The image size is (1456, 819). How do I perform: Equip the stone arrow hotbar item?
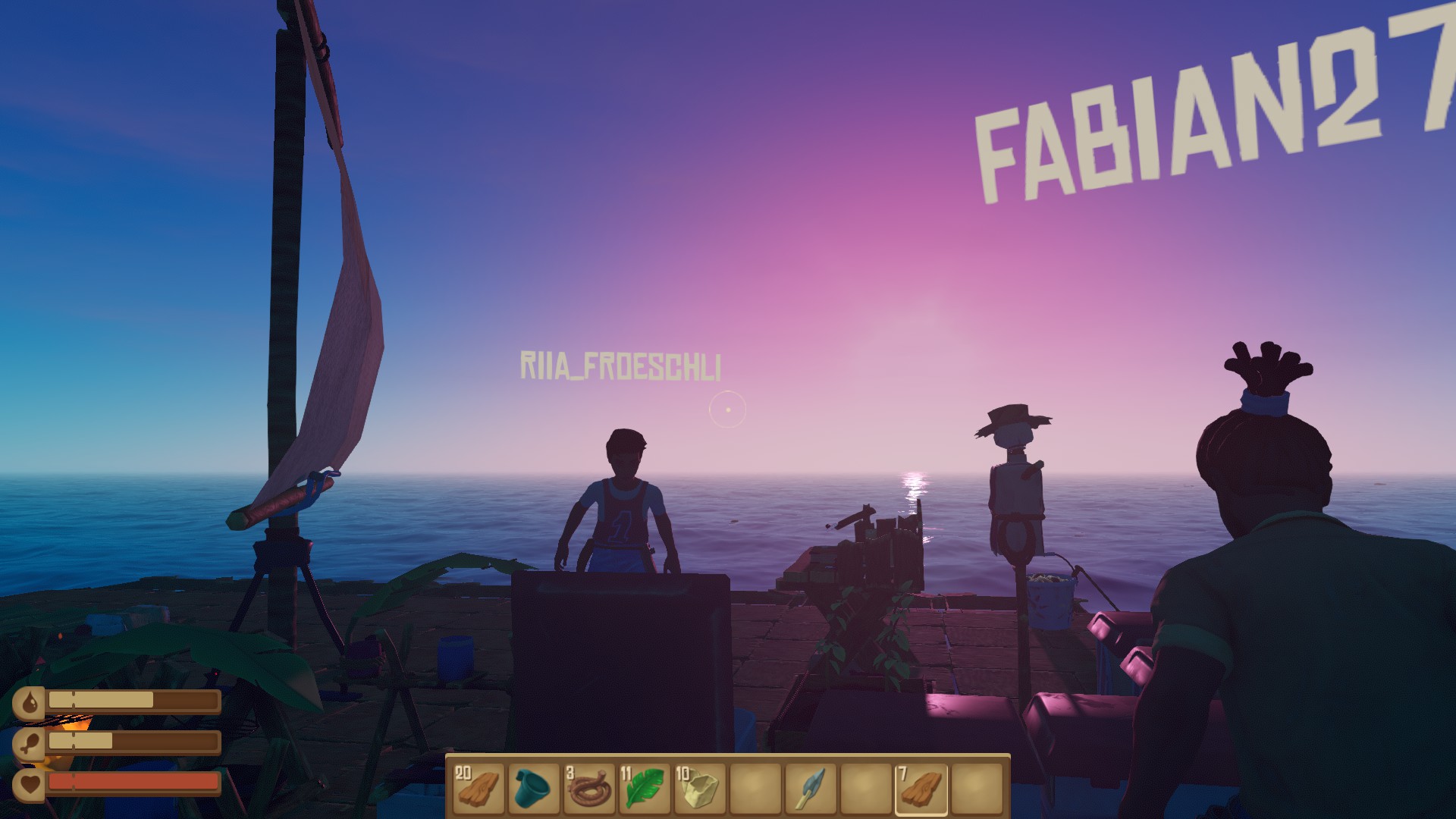(810, 788)
